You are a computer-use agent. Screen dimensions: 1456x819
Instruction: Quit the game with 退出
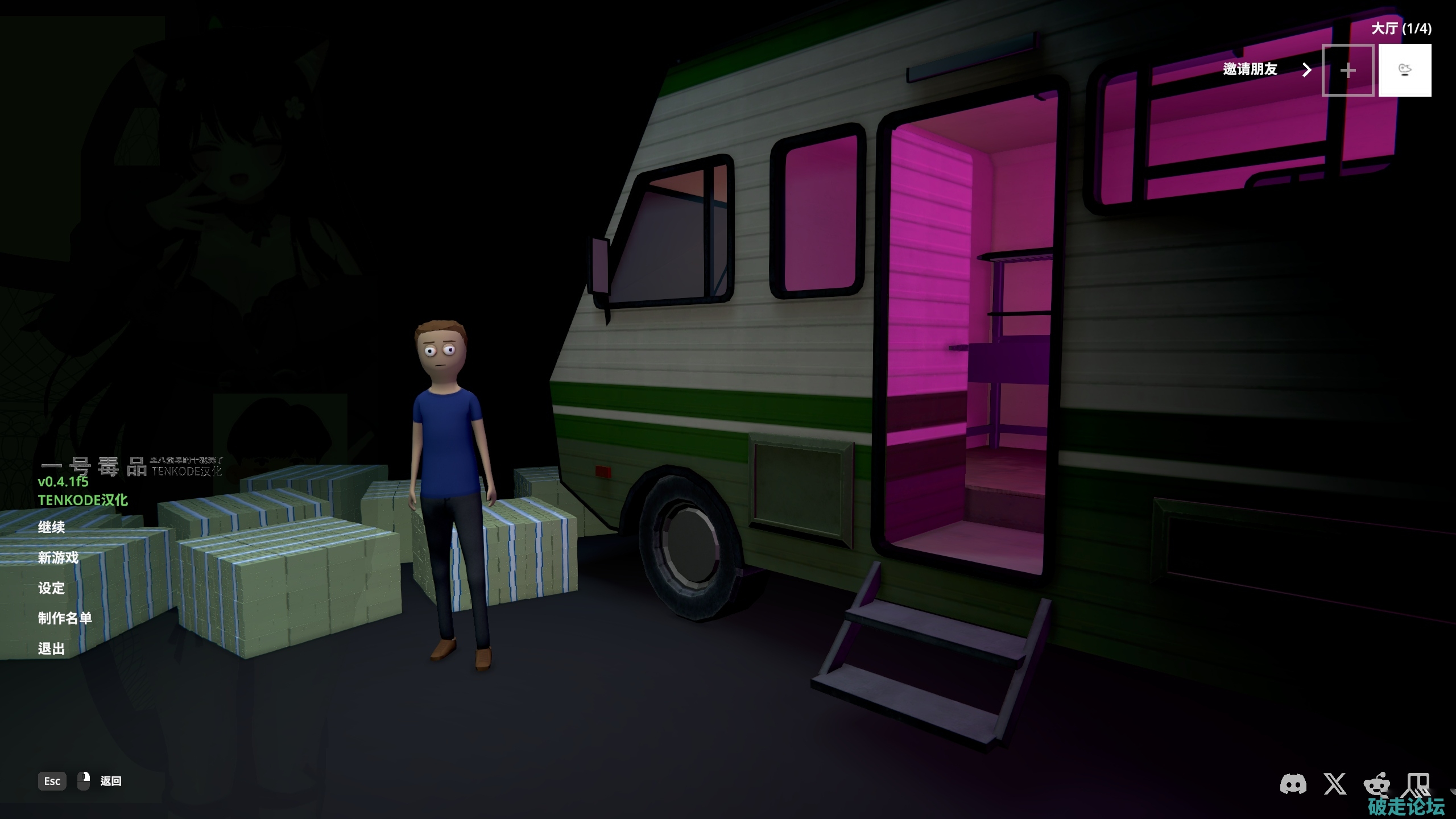(52, 649)
